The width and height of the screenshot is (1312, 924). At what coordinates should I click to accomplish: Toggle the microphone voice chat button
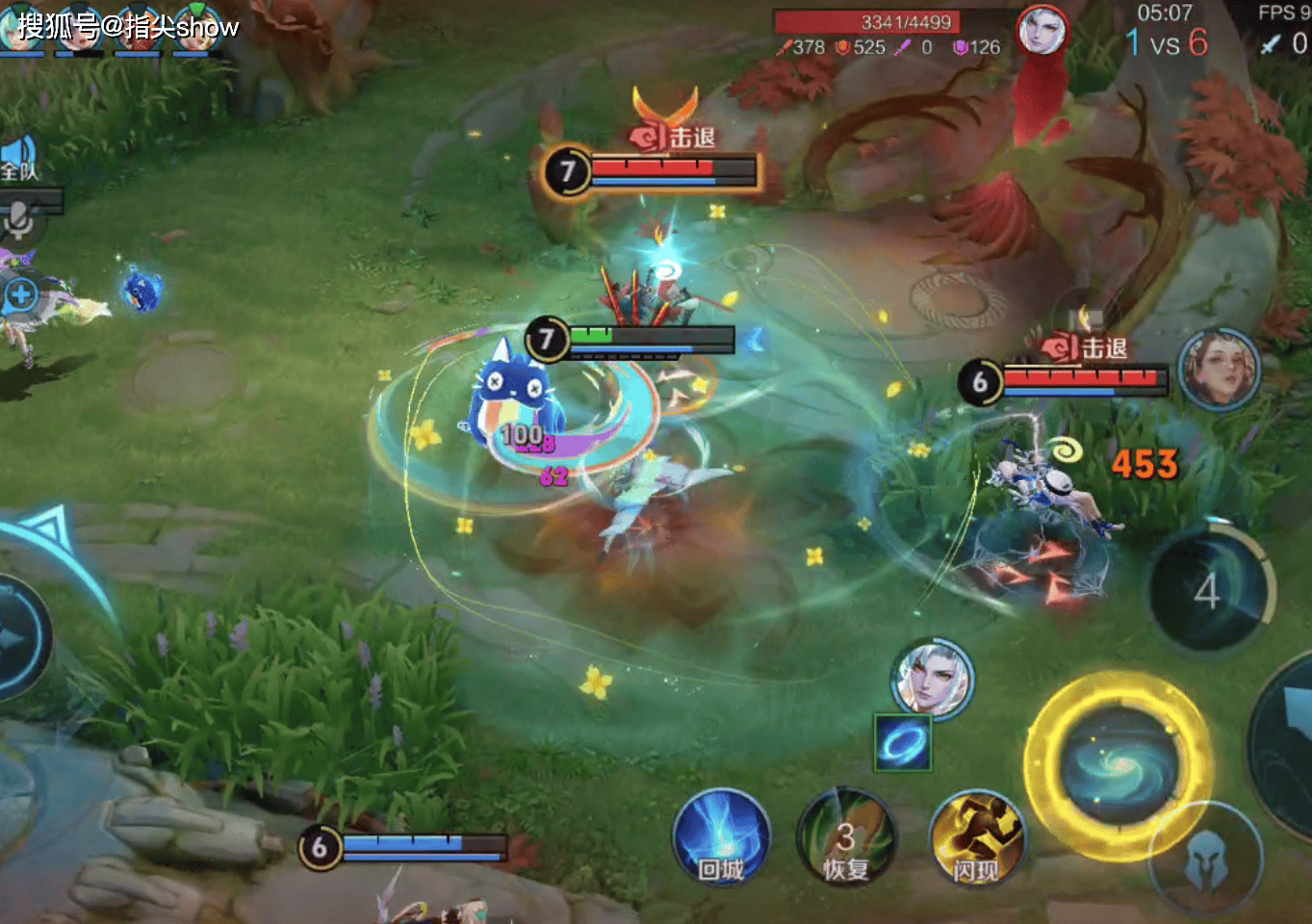(x=19, y=219)
